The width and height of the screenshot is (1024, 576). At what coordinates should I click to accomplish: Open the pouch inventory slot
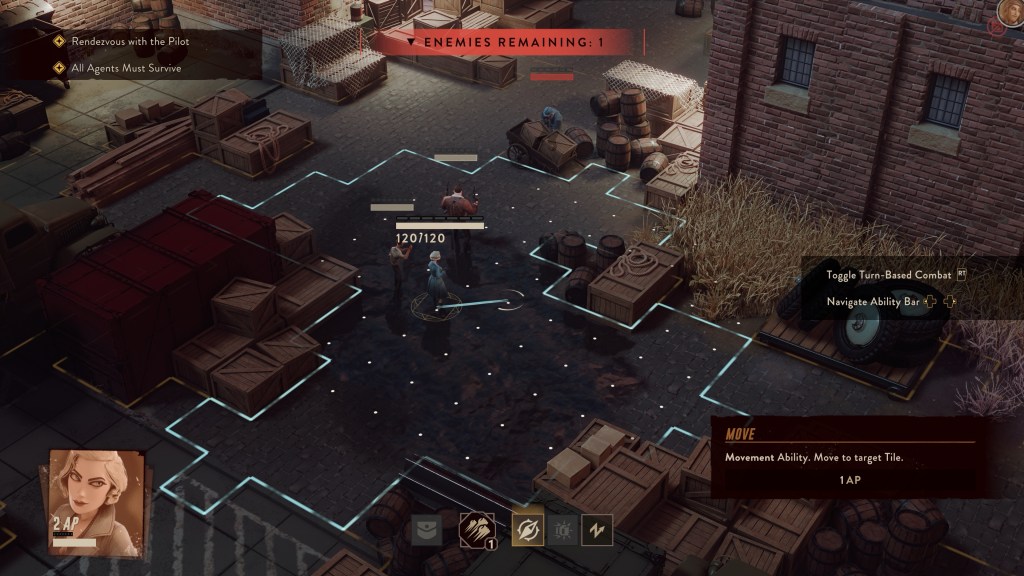point(427,530)
